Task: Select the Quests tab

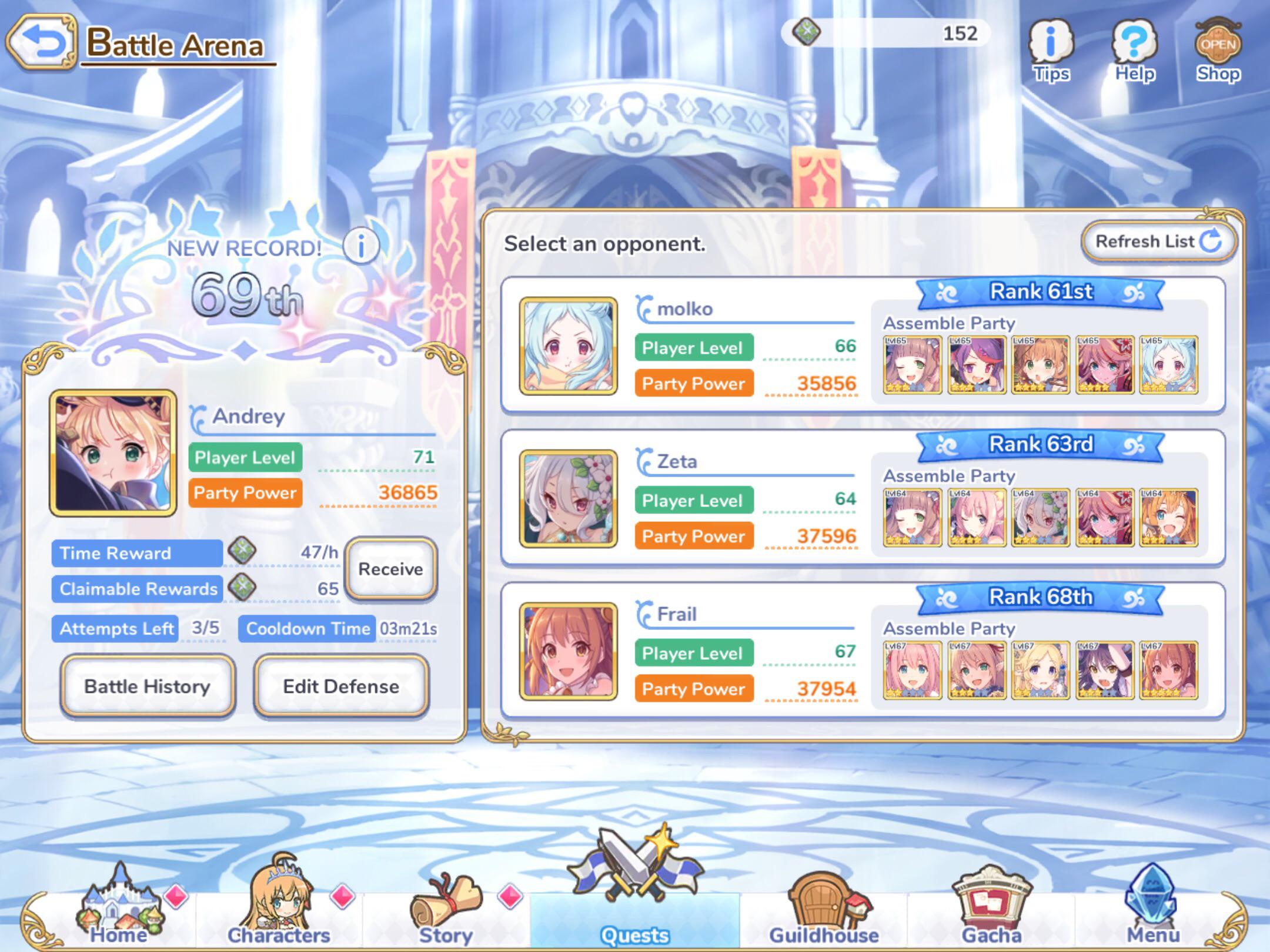Action: [634, 911]
